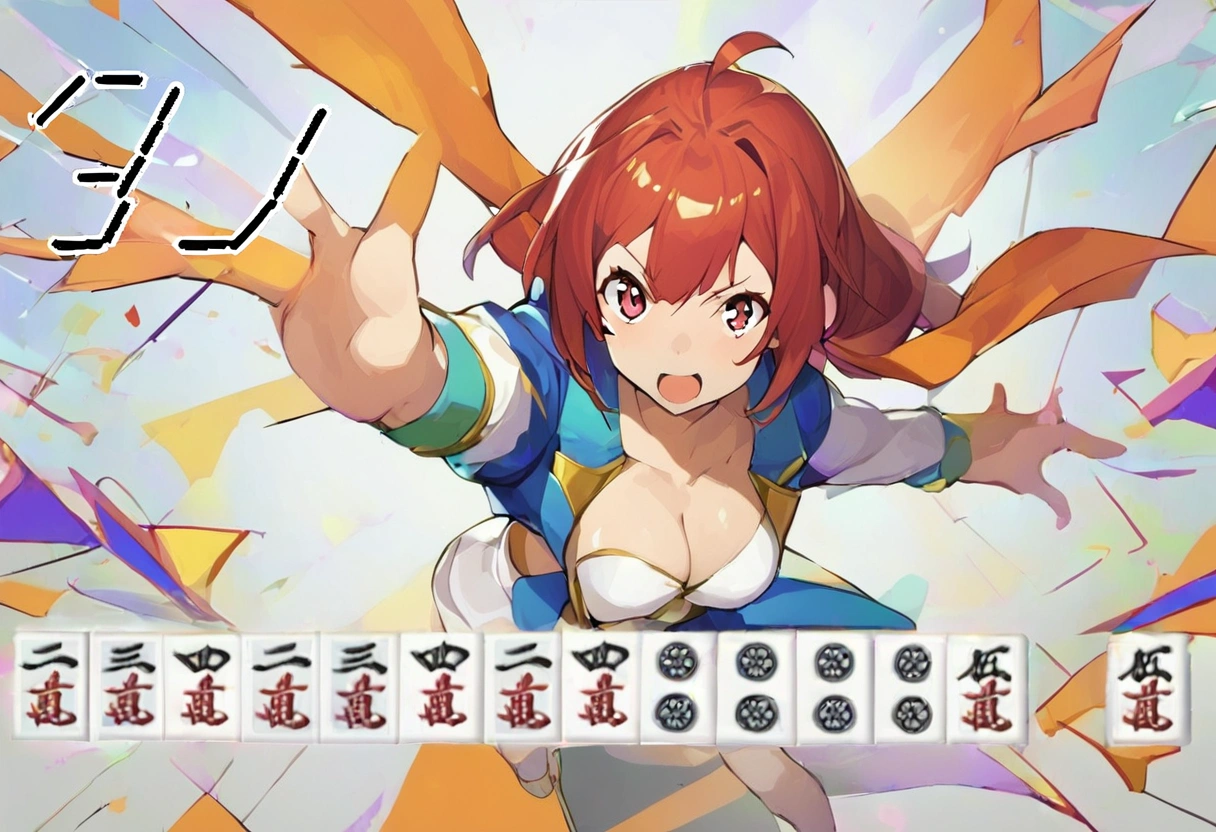Select the 伍萬 tile beside the circle tiles
1216x832 pixels.
point(987,689)
